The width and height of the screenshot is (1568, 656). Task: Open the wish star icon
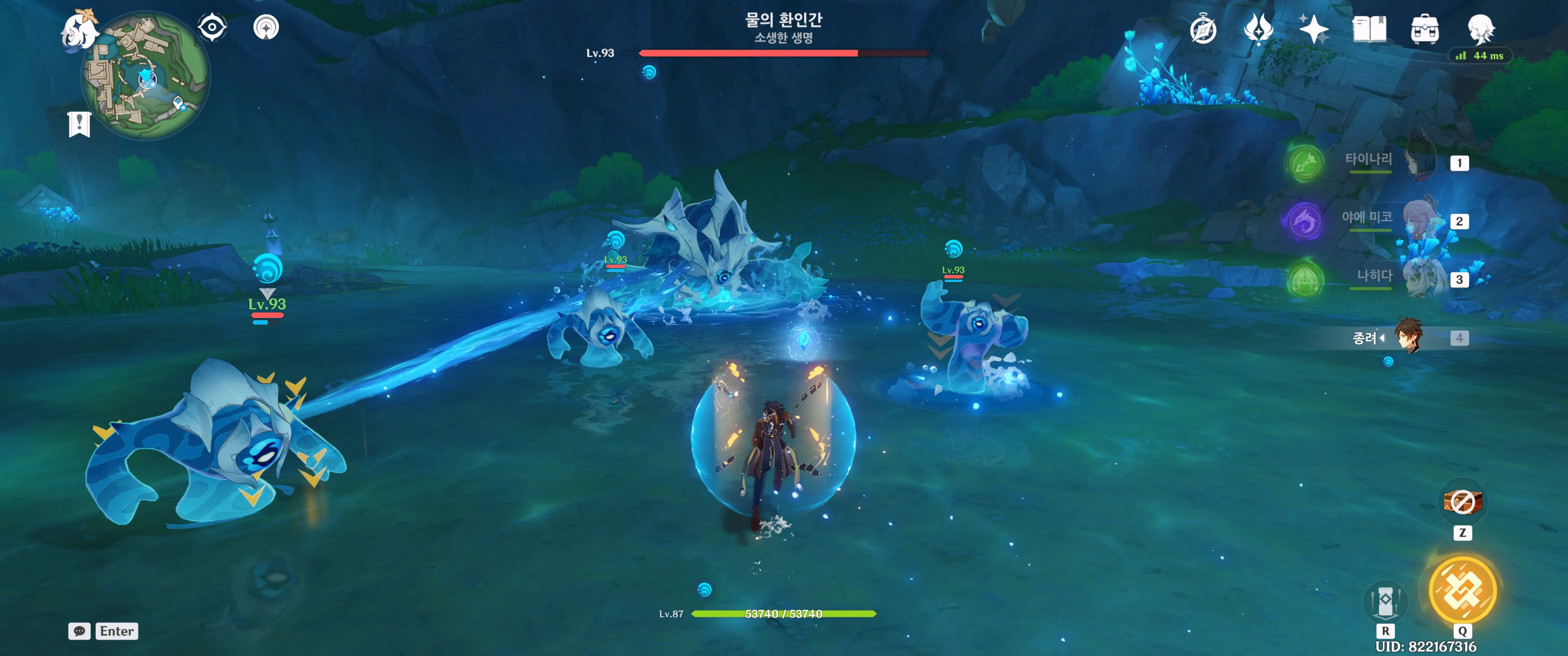[x=1313, y=29]
